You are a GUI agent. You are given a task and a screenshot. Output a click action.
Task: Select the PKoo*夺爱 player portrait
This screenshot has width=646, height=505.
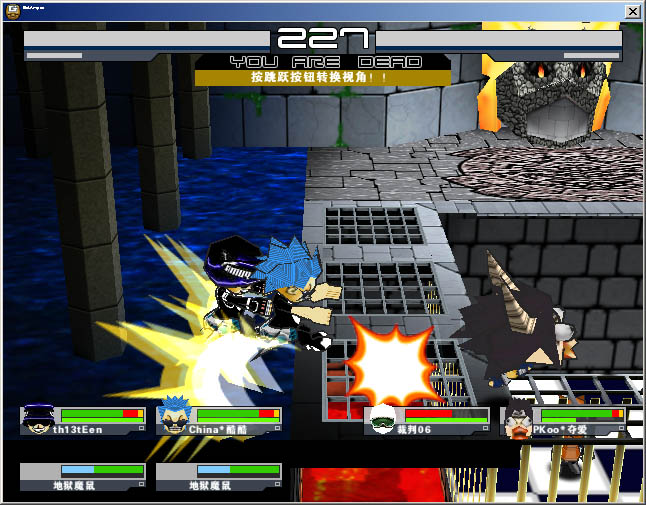(x=519, y=421)
